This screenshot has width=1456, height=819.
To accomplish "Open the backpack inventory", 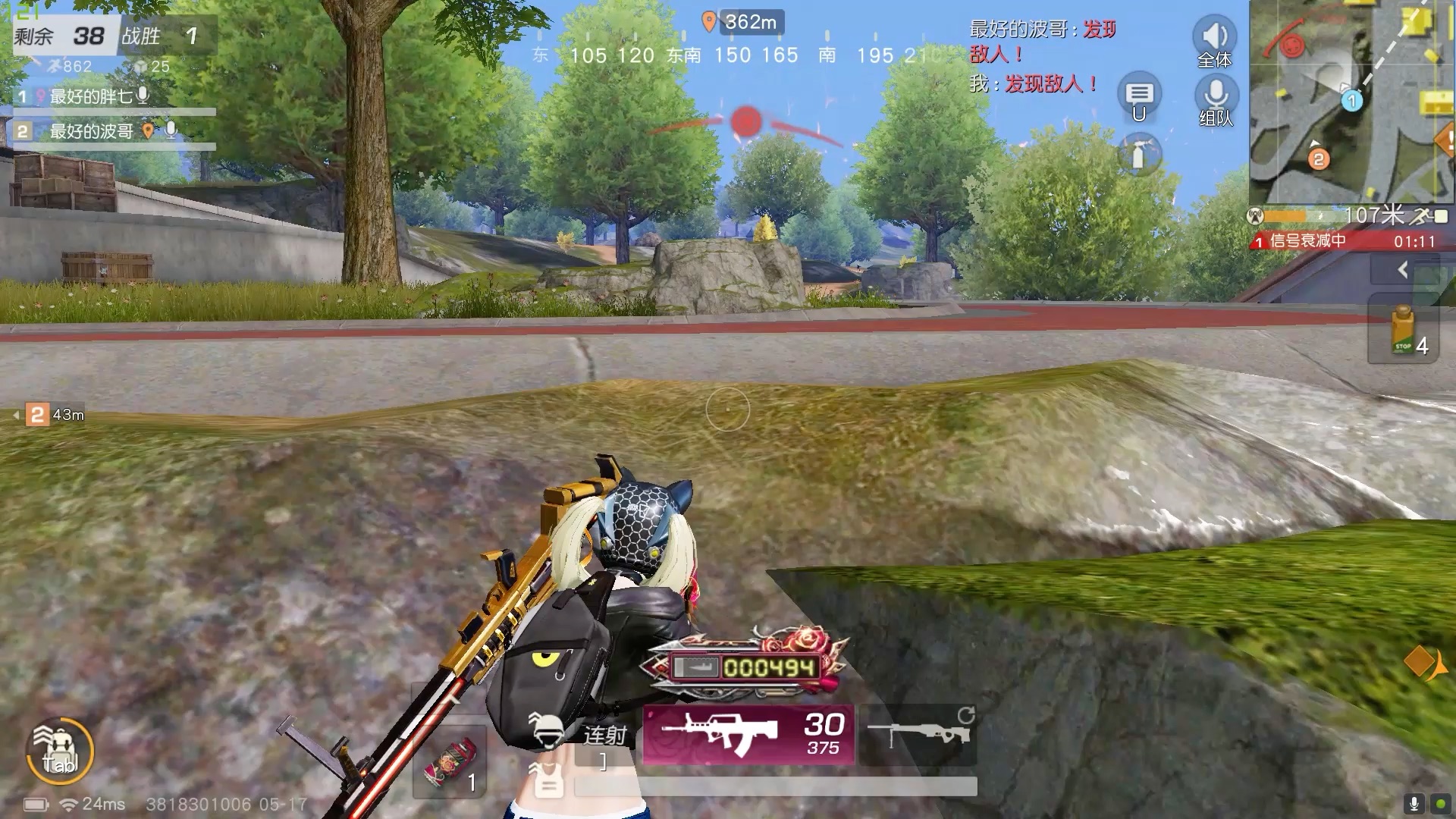I will [x=60, y=751].
